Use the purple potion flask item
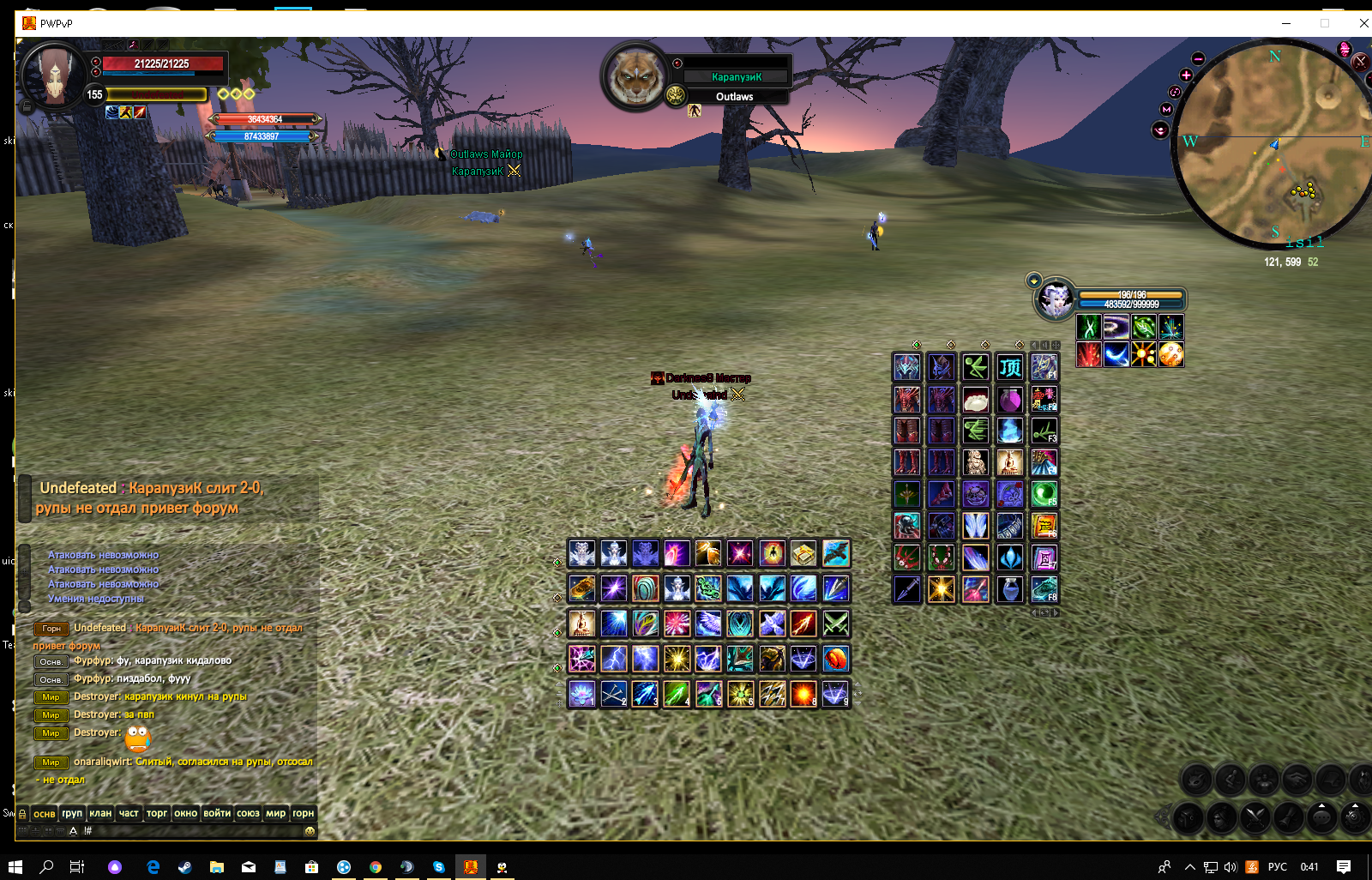This screenshot has height=880, width=1372. coord(1010,400)
